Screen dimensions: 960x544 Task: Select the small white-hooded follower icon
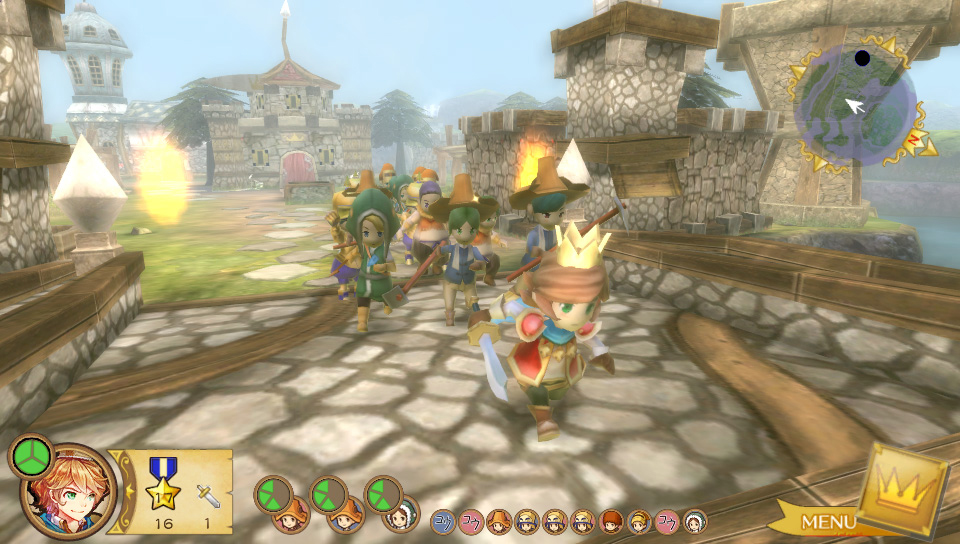pos(695,520)
